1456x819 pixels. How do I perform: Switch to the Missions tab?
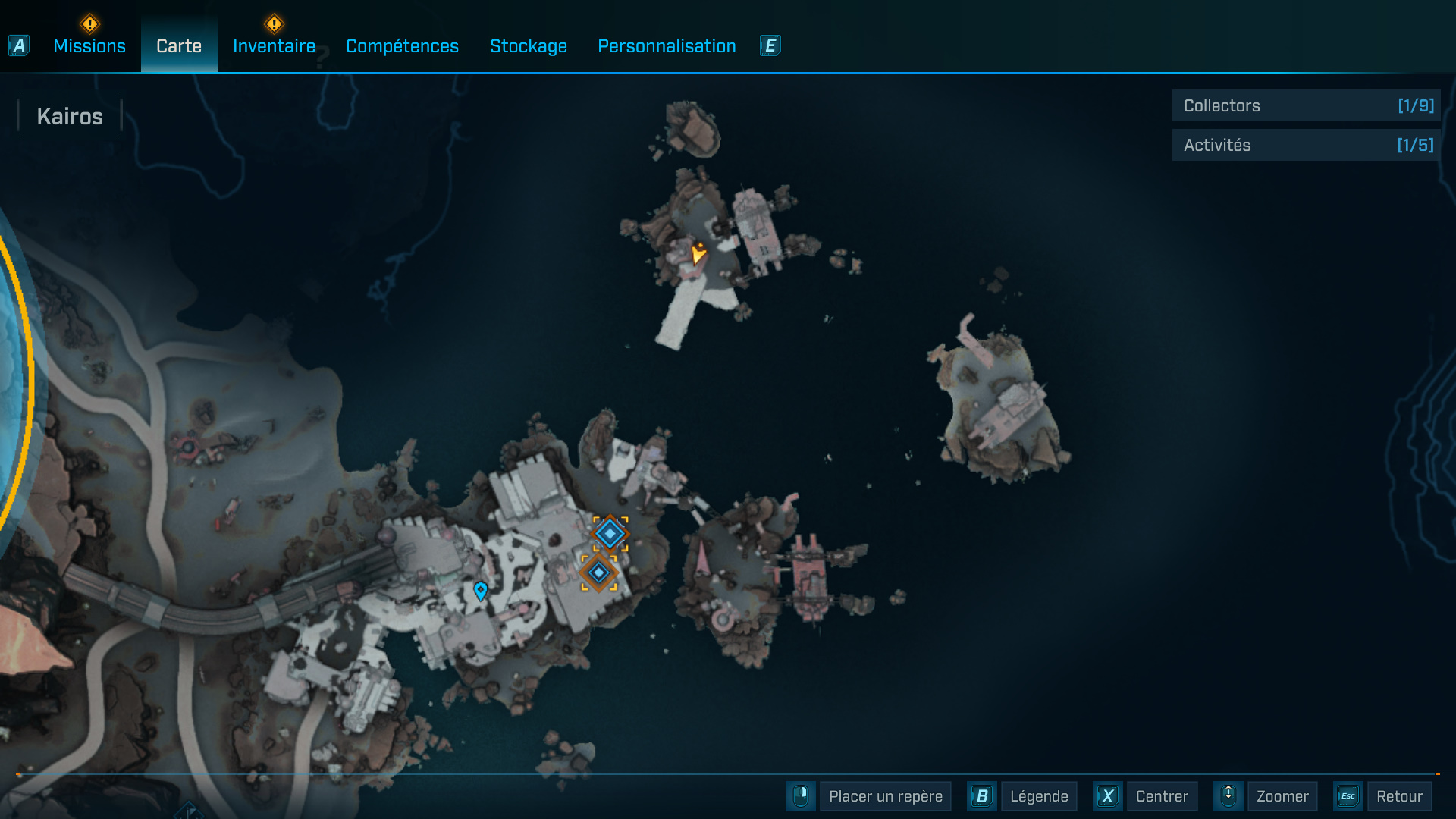89,46
